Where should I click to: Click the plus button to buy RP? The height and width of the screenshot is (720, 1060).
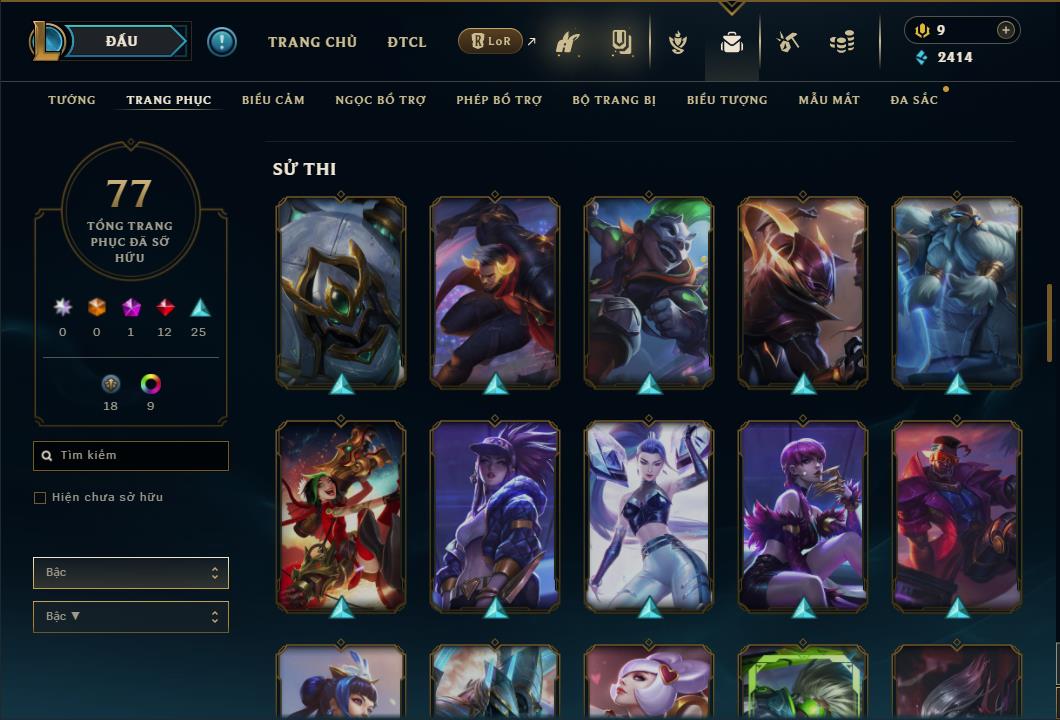tap(1006, 30)
